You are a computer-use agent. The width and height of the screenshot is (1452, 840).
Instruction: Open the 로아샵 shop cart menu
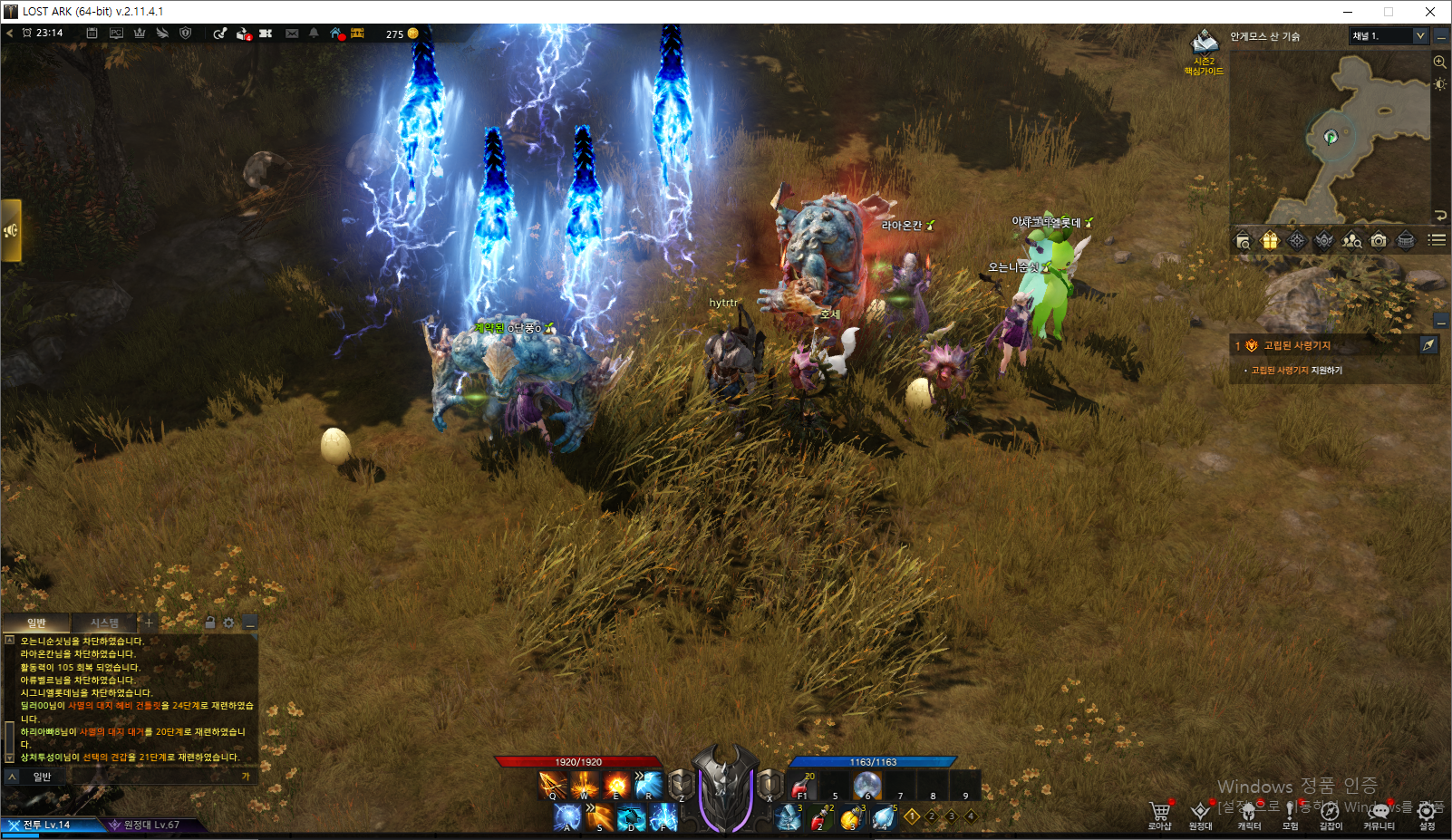point(1160,813)
